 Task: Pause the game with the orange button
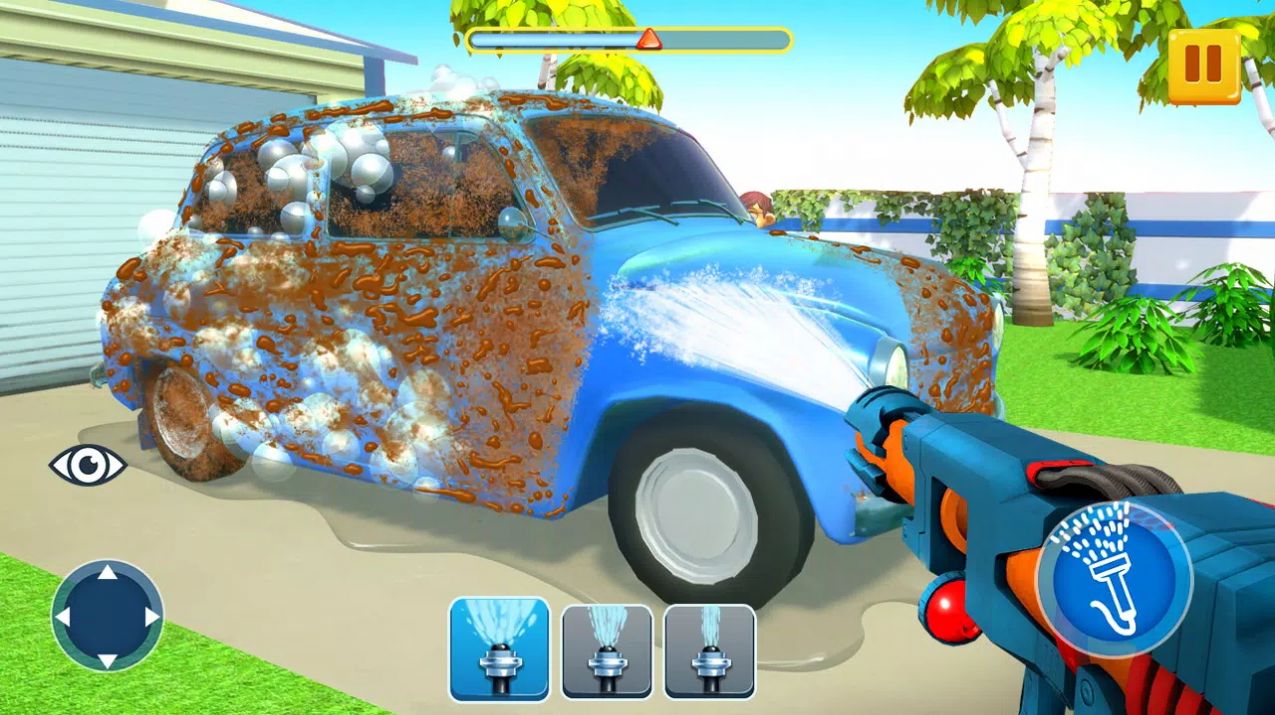(x=1203, y=64)
